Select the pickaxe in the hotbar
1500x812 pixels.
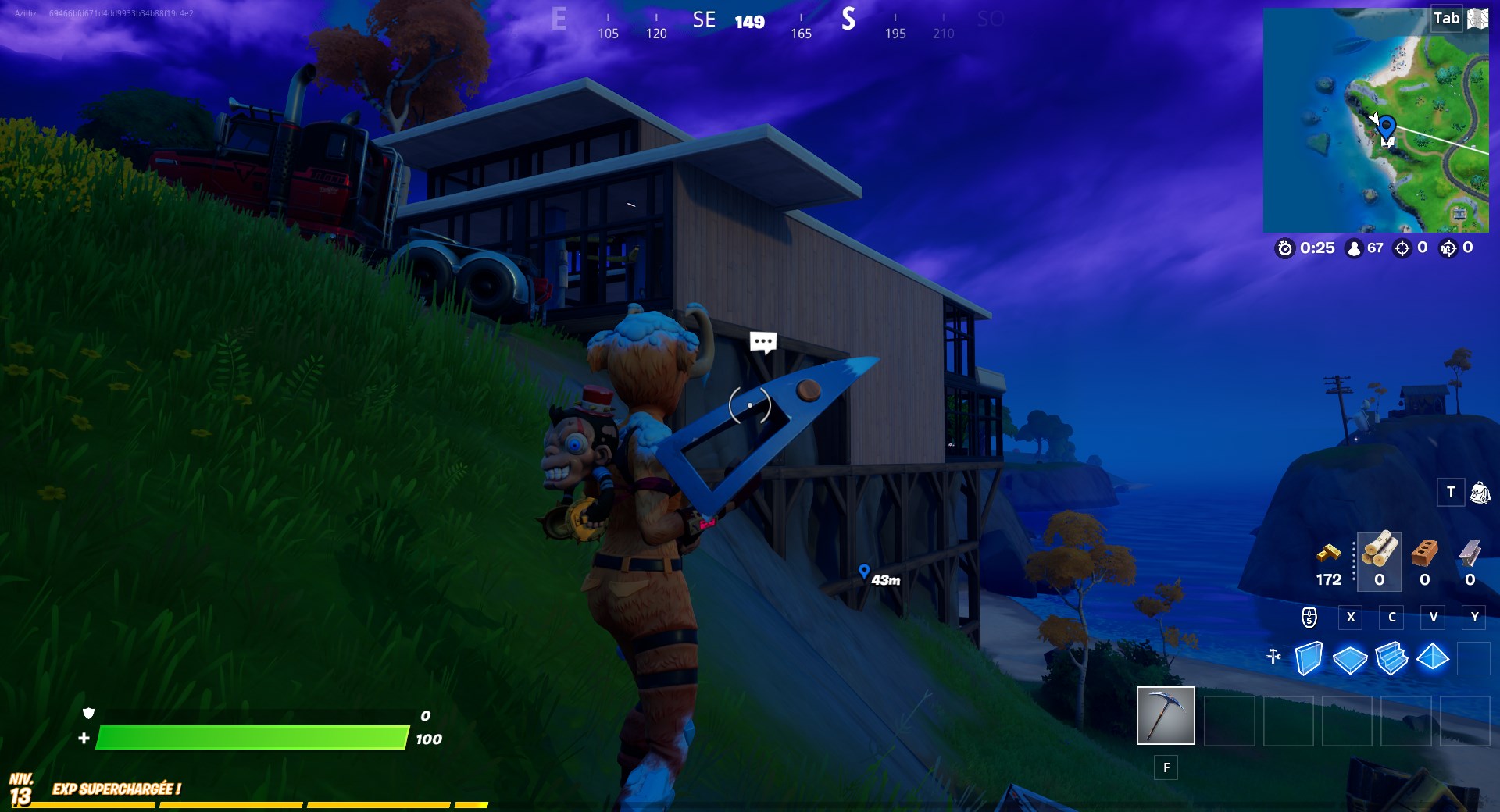click(1166, 715)
